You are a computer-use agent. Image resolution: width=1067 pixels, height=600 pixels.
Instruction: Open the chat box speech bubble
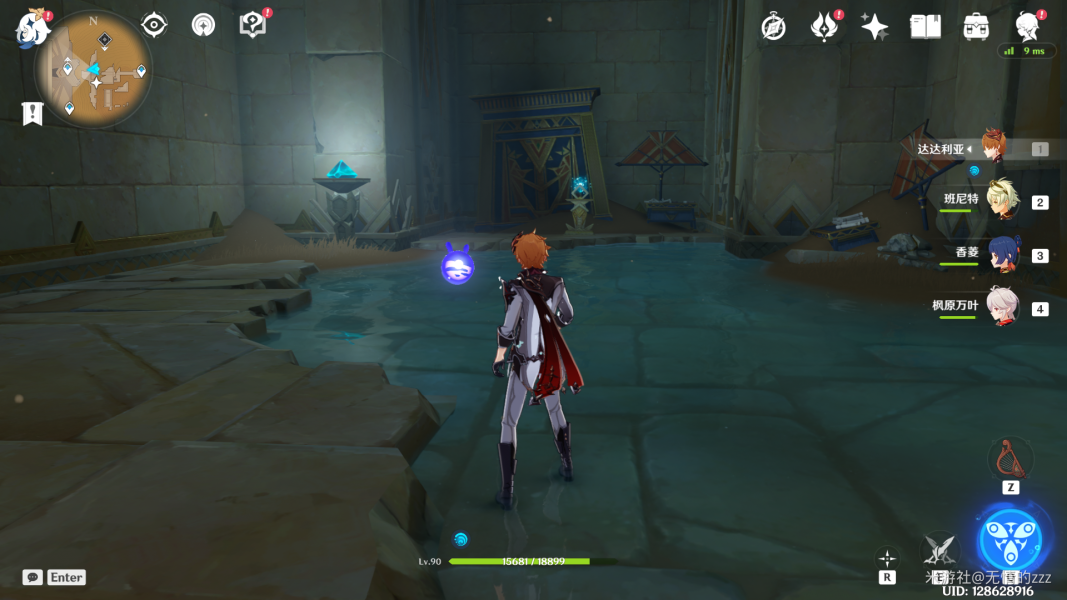tap(33, 577)
